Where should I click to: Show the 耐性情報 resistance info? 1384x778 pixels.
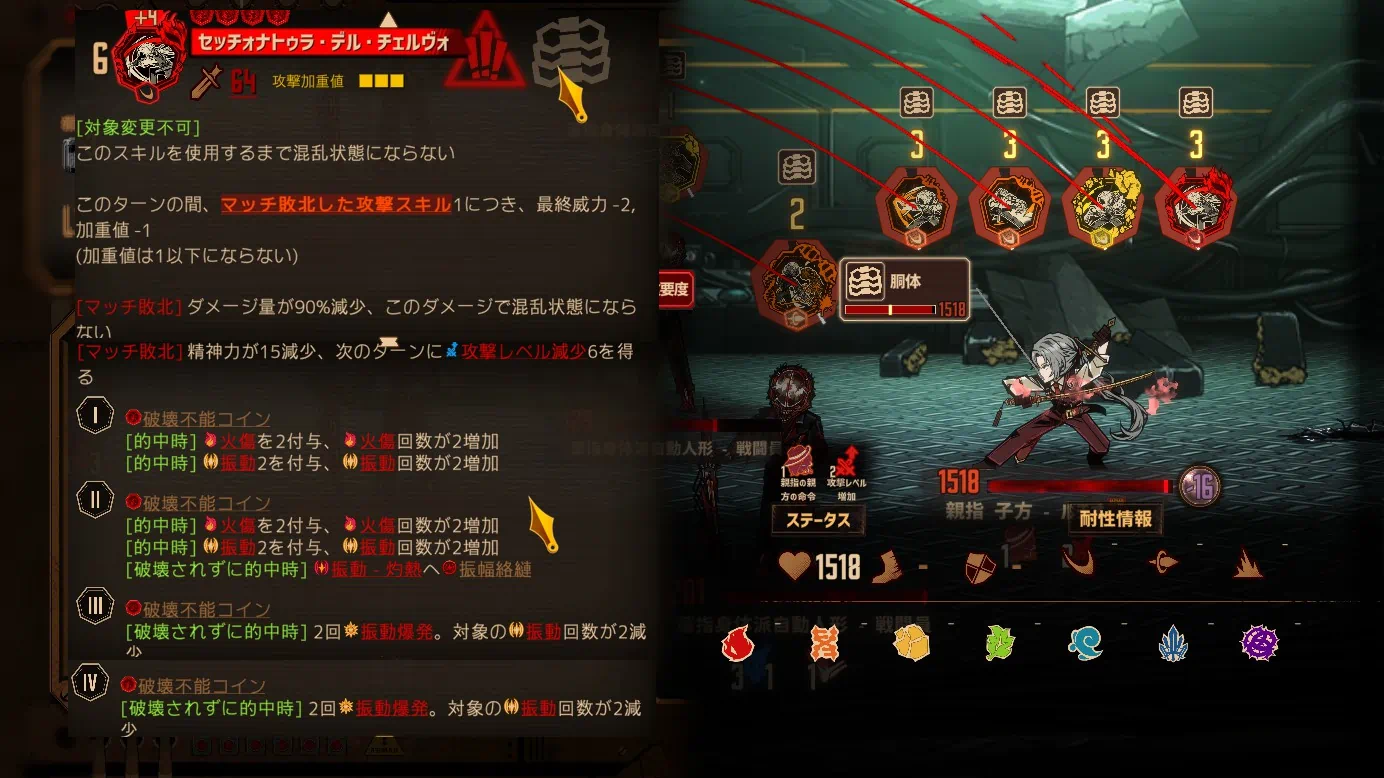(x=1115, y=518)
